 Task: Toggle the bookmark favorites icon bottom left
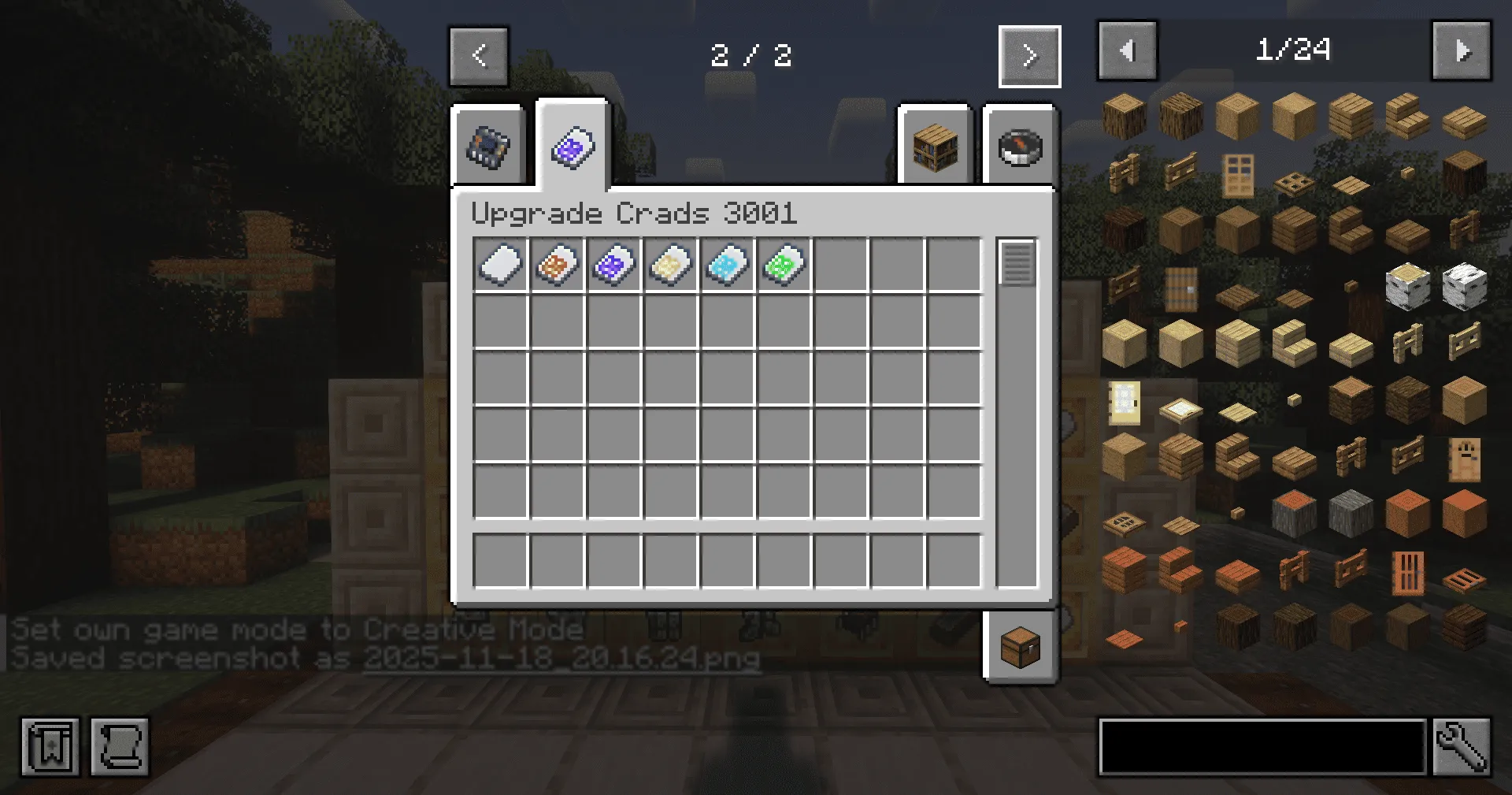pos(50,747)
